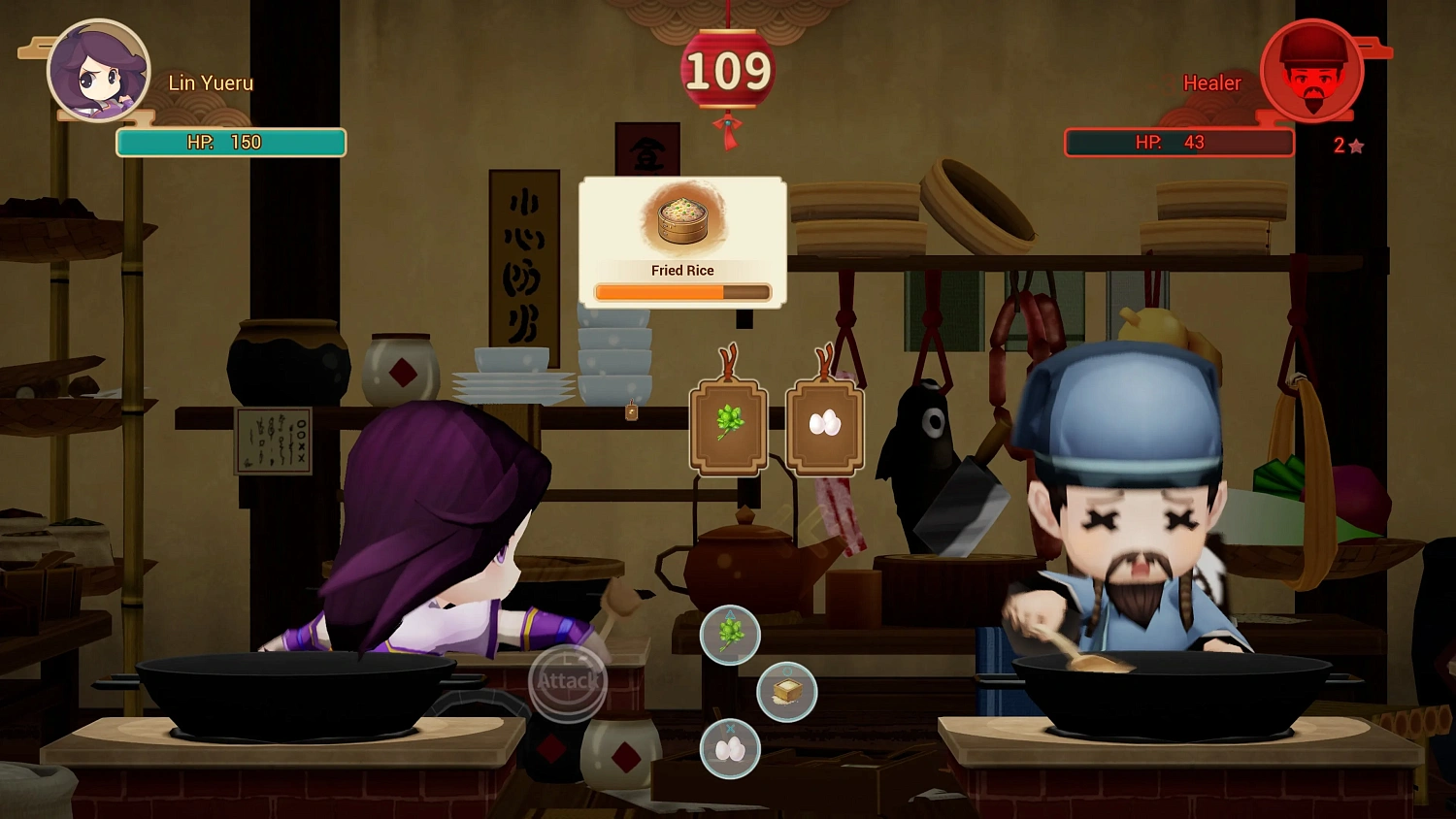The height and width of the screenshot is (819, 1456).
Task: Click the two-star rating indicator
Action: tap(1349, 145)
